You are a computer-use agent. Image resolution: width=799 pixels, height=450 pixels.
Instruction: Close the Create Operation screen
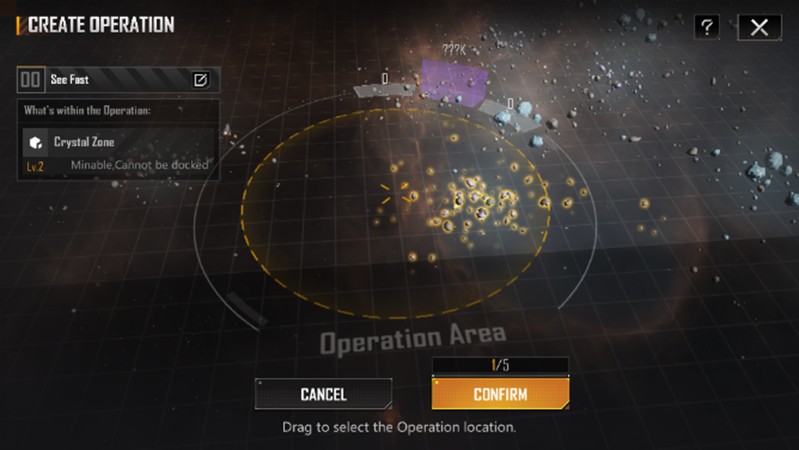point(759,27)
